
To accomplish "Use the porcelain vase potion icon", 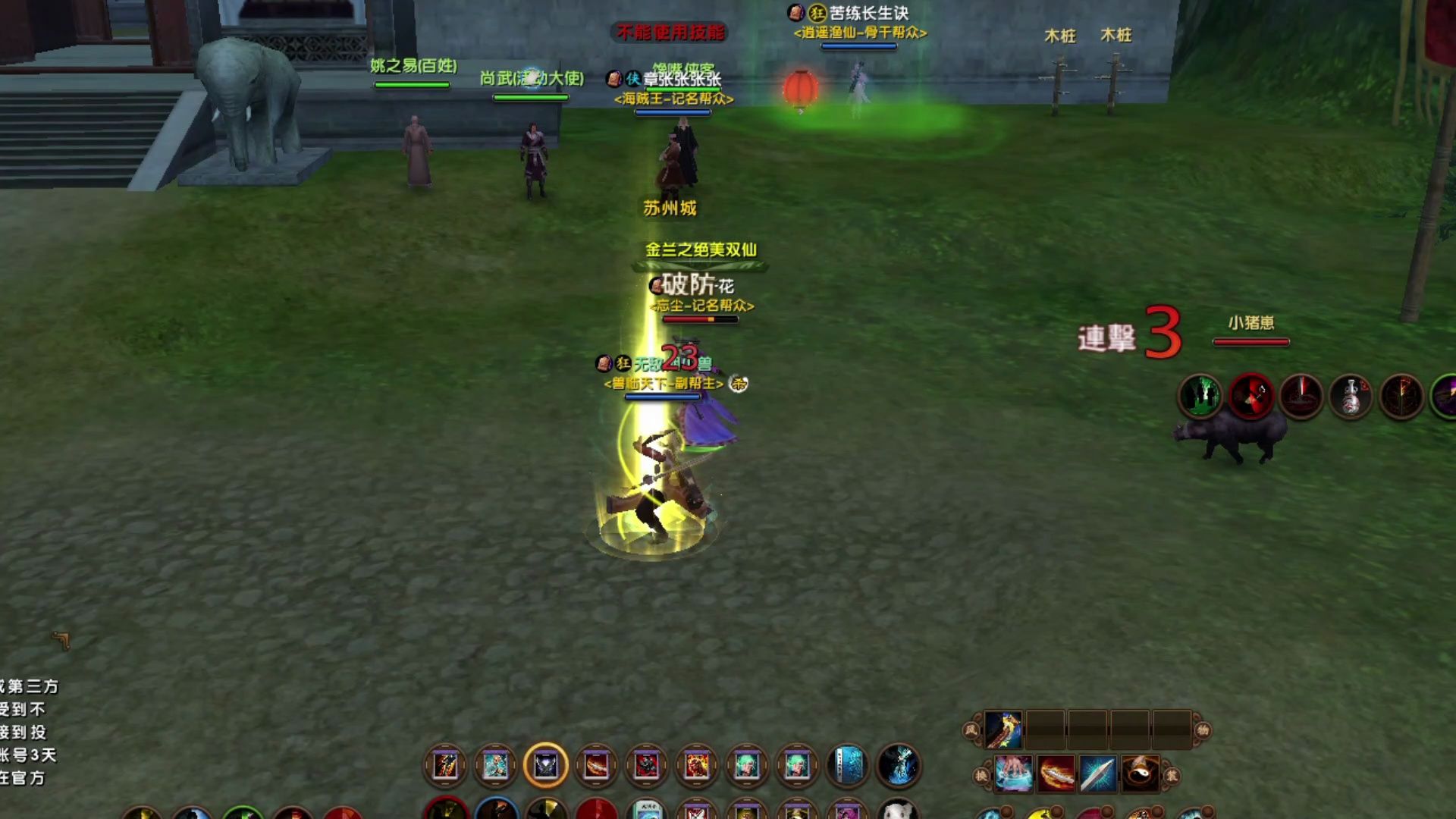I will (x=1351, y=397).
